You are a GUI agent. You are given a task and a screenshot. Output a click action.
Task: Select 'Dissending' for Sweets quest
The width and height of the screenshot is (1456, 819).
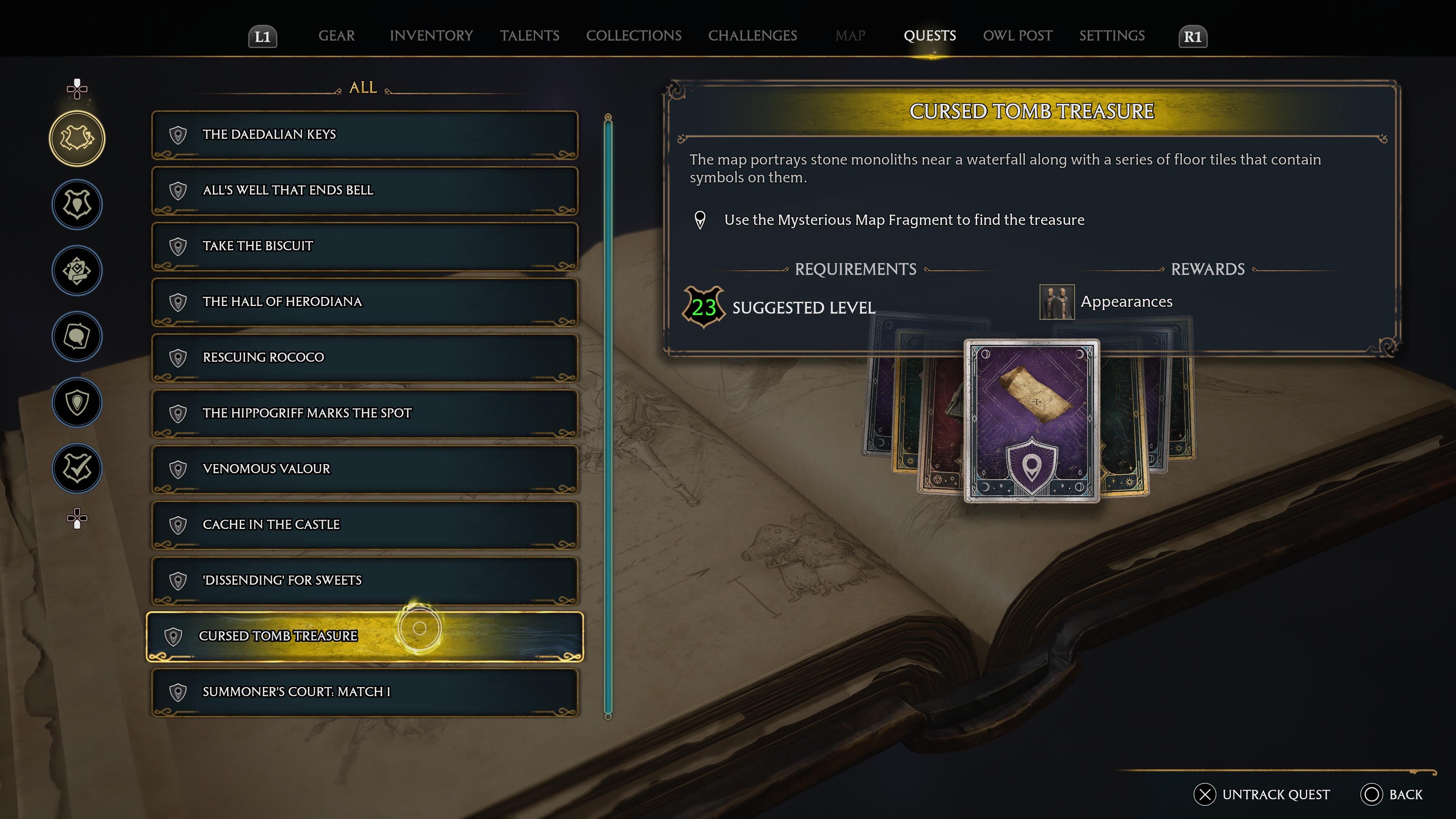point(364,581)
